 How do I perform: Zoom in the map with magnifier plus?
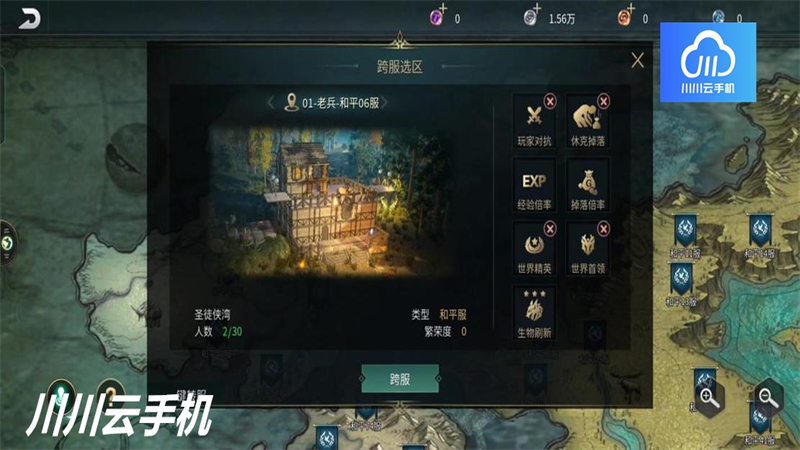(709, 398)
